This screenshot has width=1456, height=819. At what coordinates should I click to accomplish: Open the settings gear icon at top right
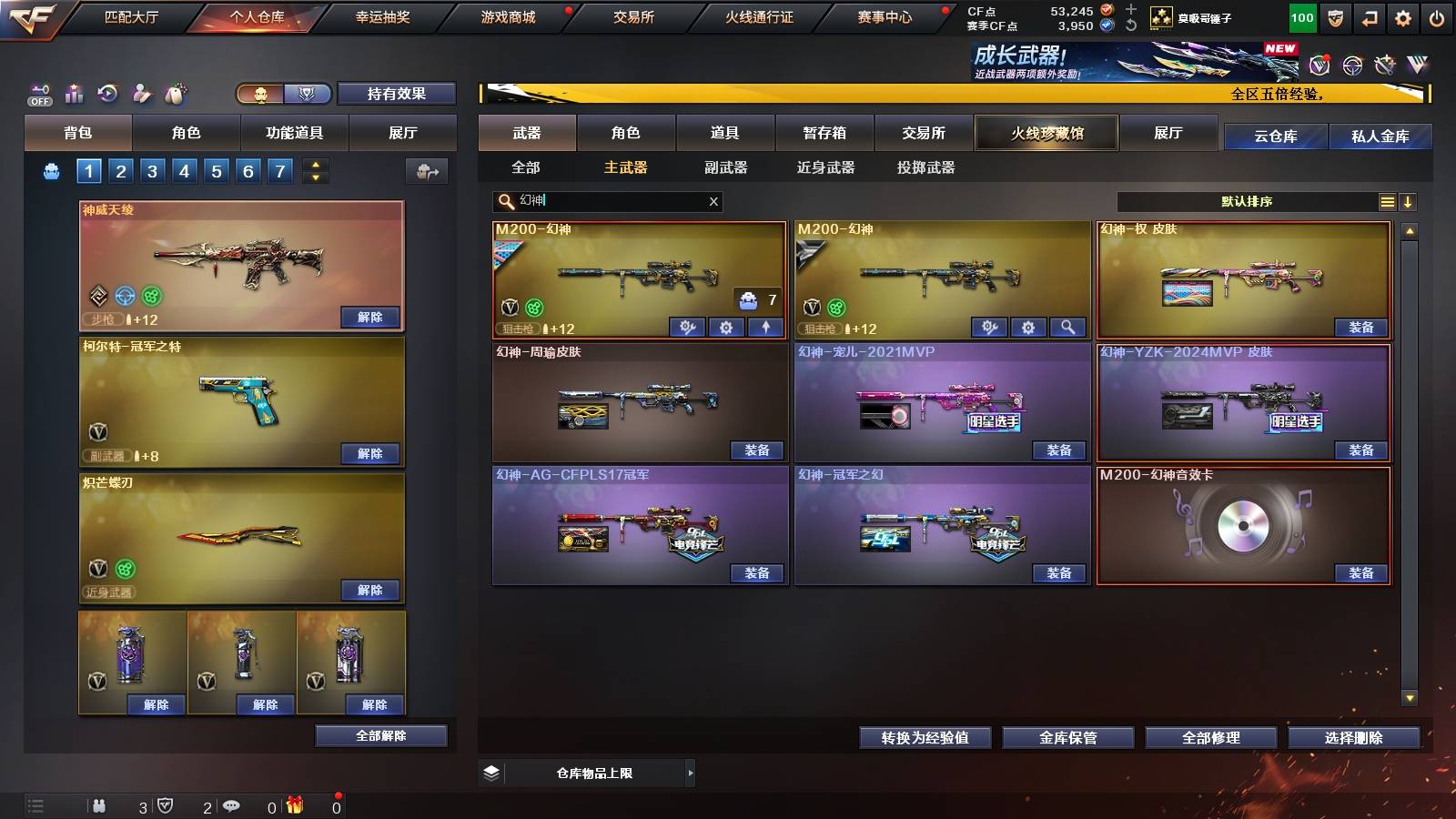coord(1403,15)
